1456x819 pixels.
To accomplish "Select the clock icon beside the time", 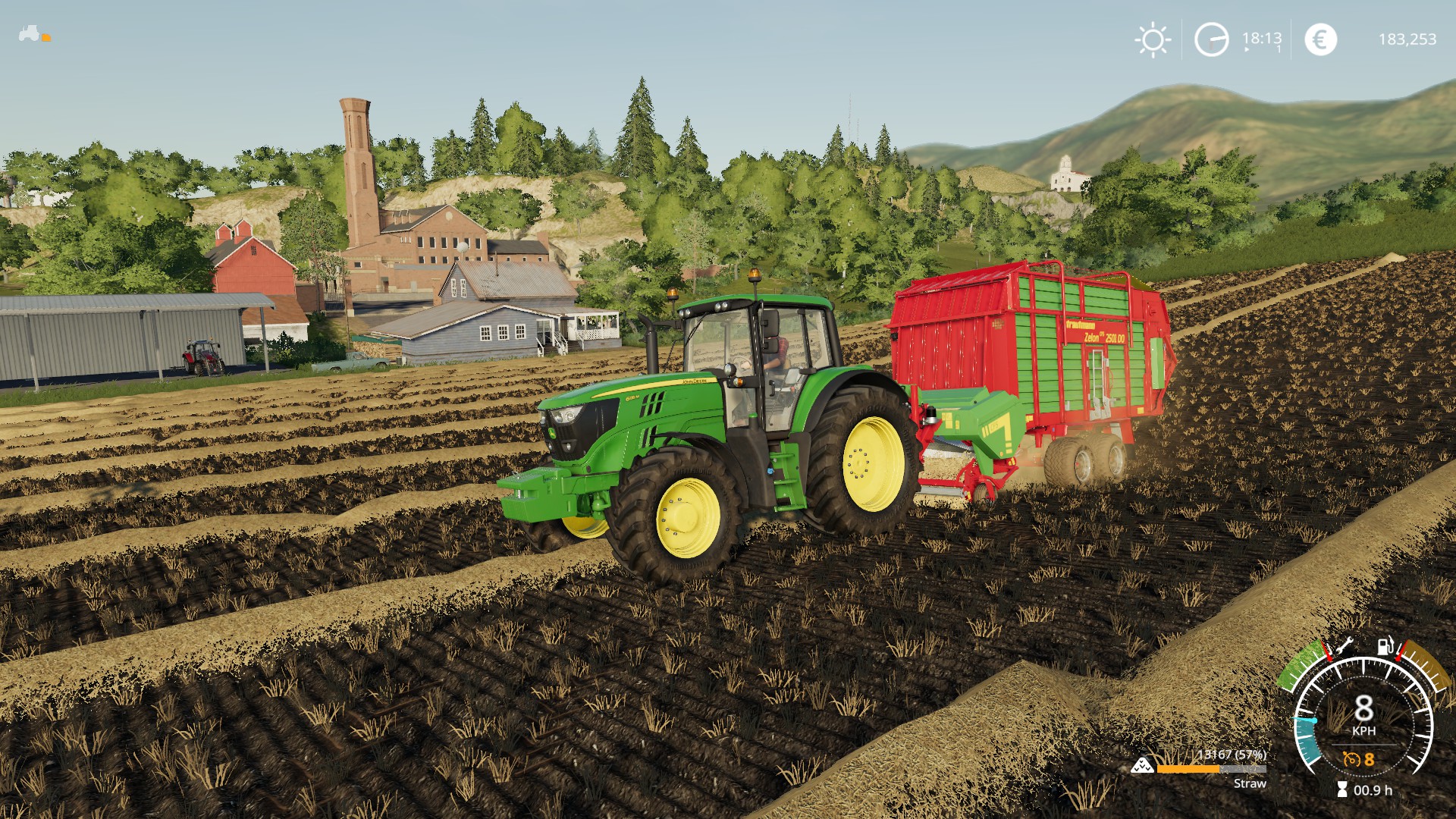I will pyautogui.click(x=1211, y=39).
